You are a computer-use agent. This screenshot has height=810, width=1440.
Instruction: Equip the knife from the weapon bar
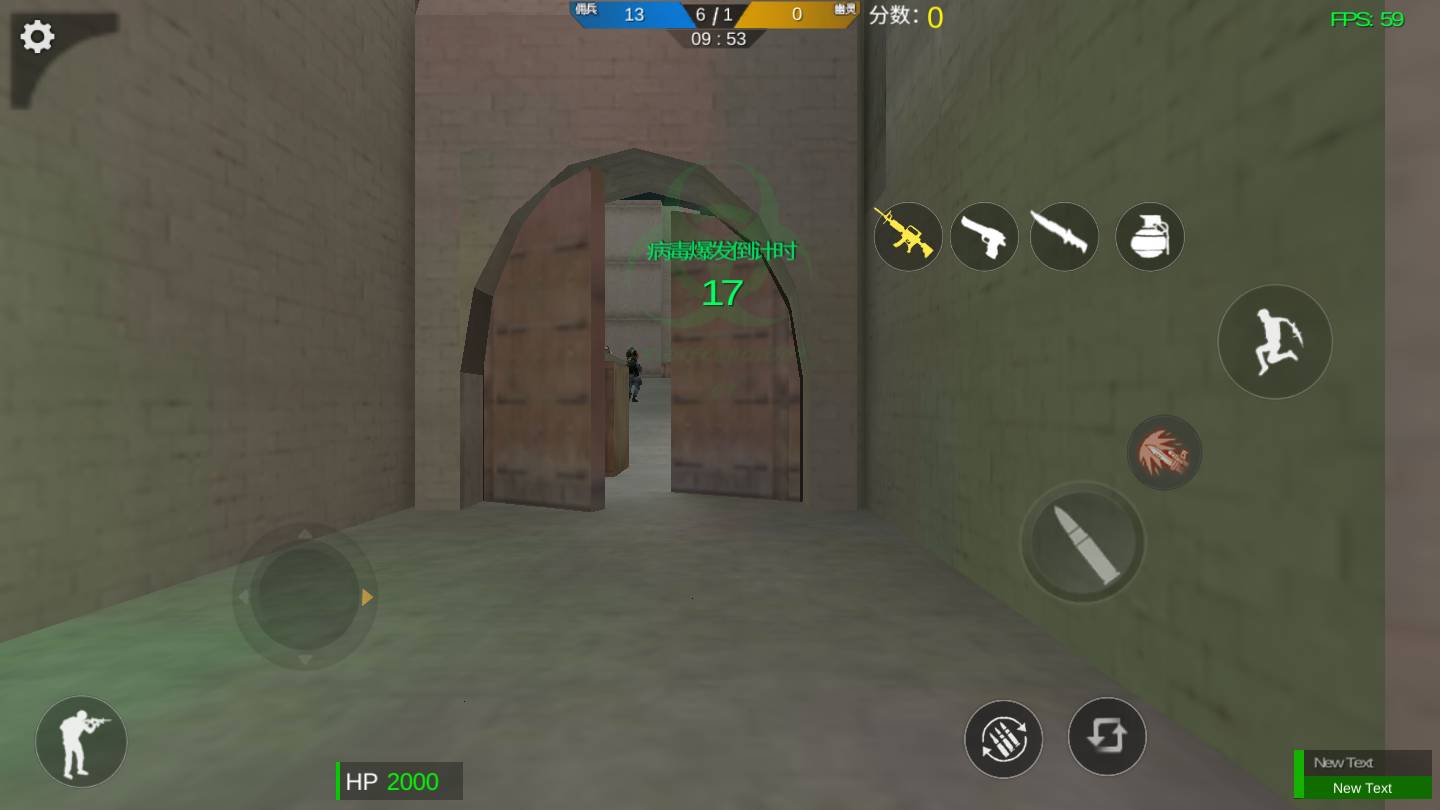click(1064, 236)
